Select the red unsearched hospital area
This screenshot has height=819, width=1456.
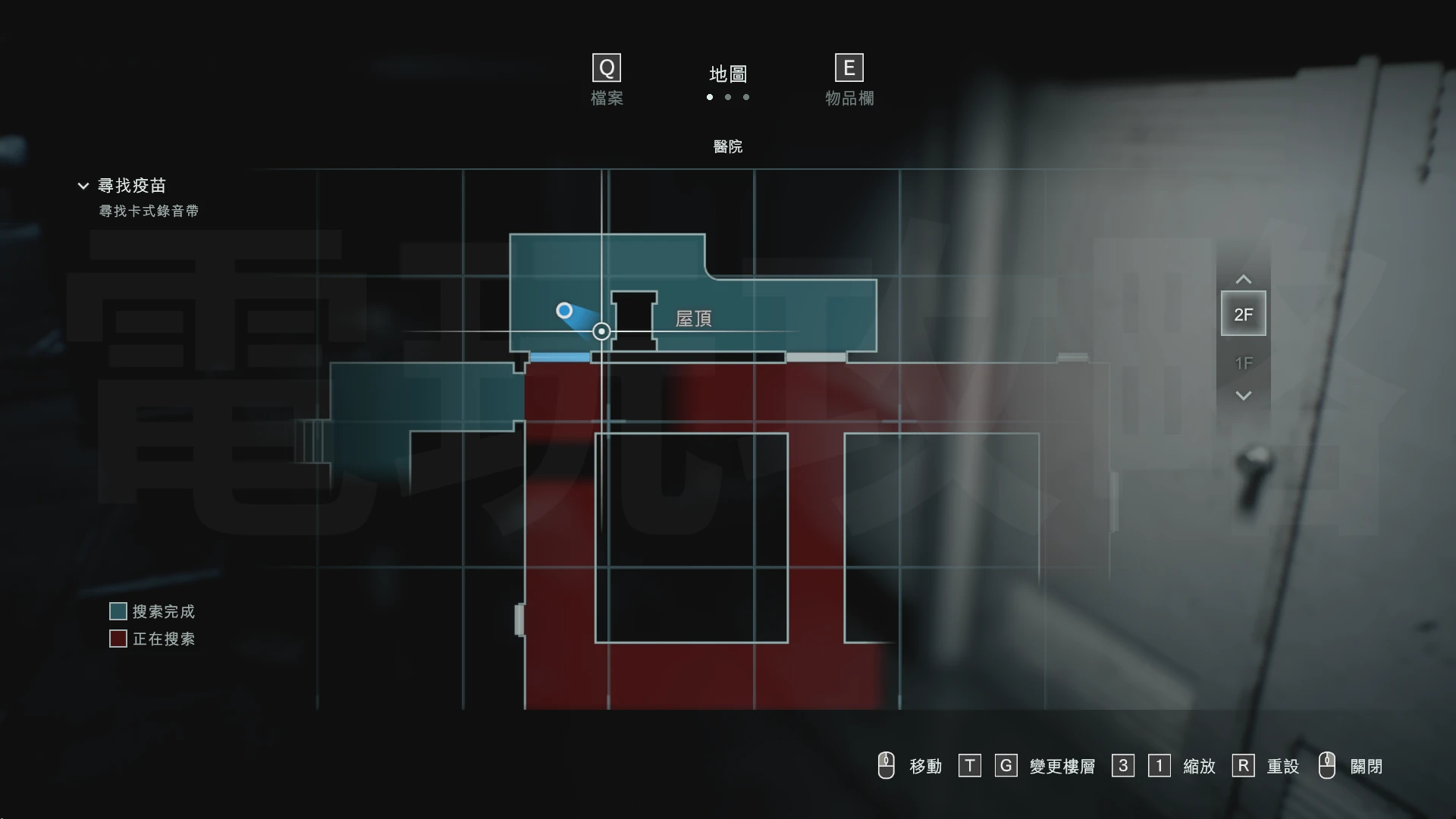pos(560,531)
